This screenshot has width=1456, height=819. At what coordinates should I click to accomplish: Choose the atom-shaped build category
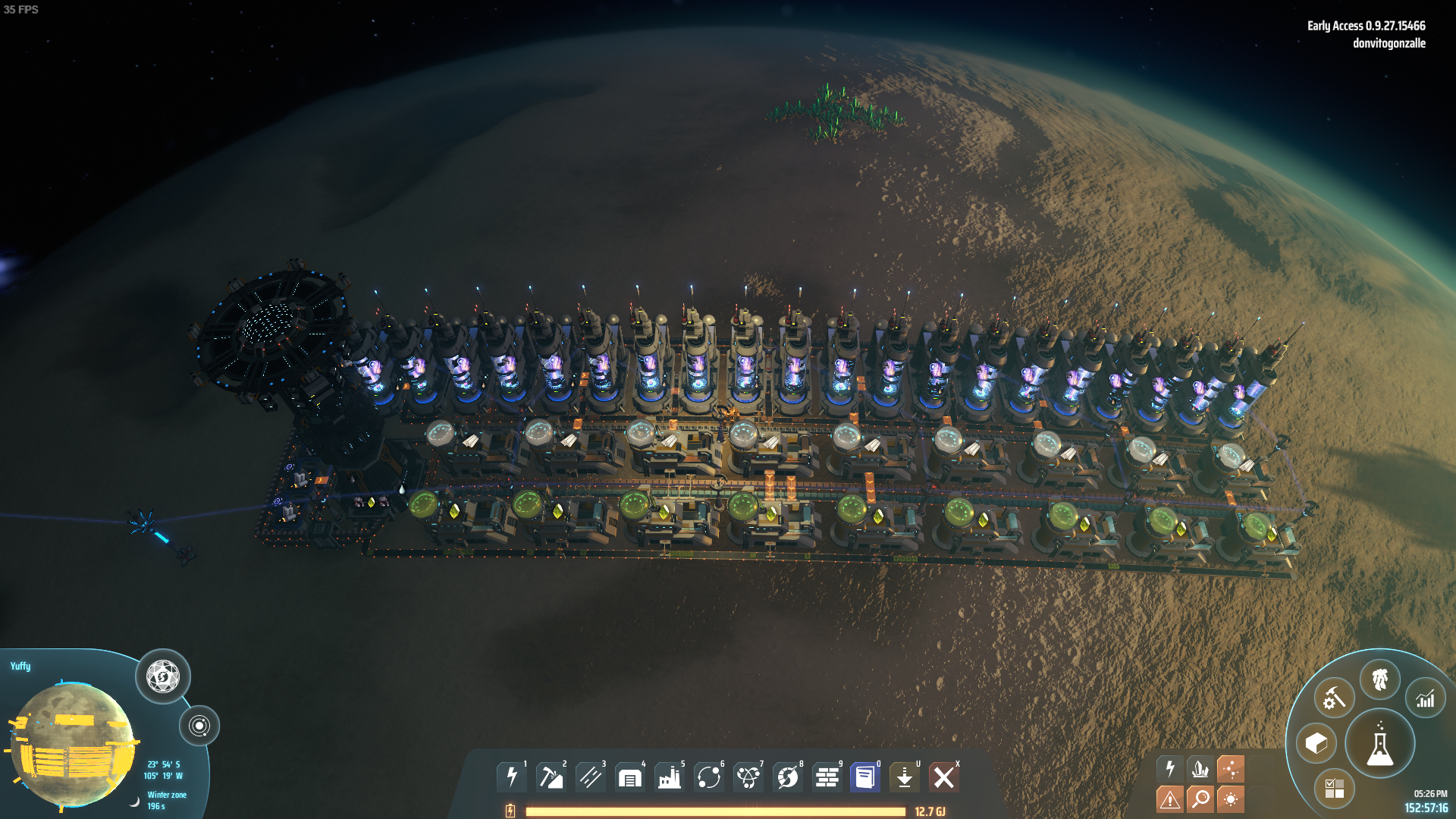(748, 777)
